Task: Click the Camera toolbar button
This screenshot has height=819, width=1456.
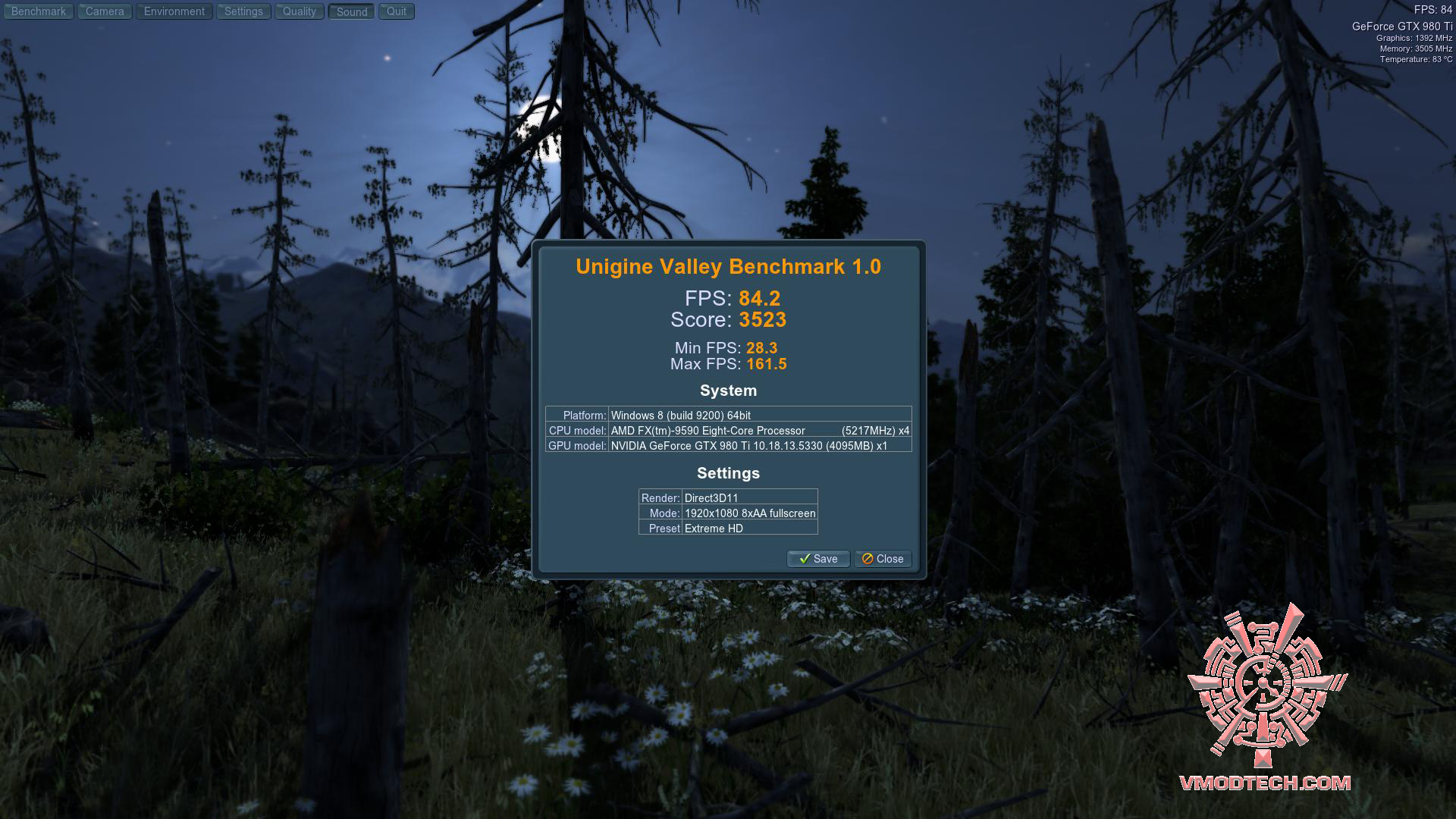Action: pos(105,11)
